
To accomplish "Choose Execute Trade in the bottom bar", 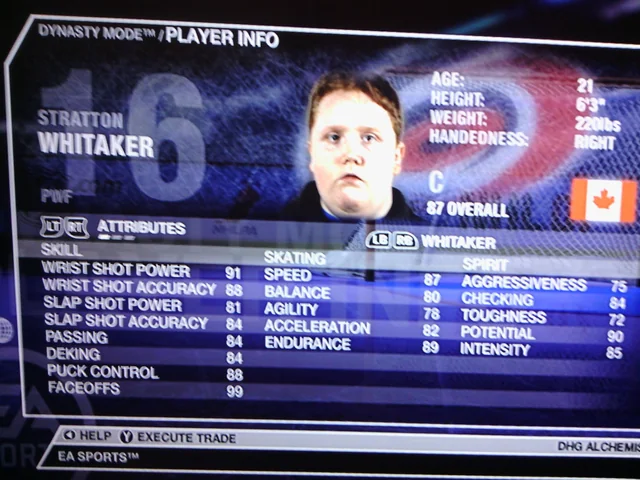I will pyautogui.click(x=178, y=437).
